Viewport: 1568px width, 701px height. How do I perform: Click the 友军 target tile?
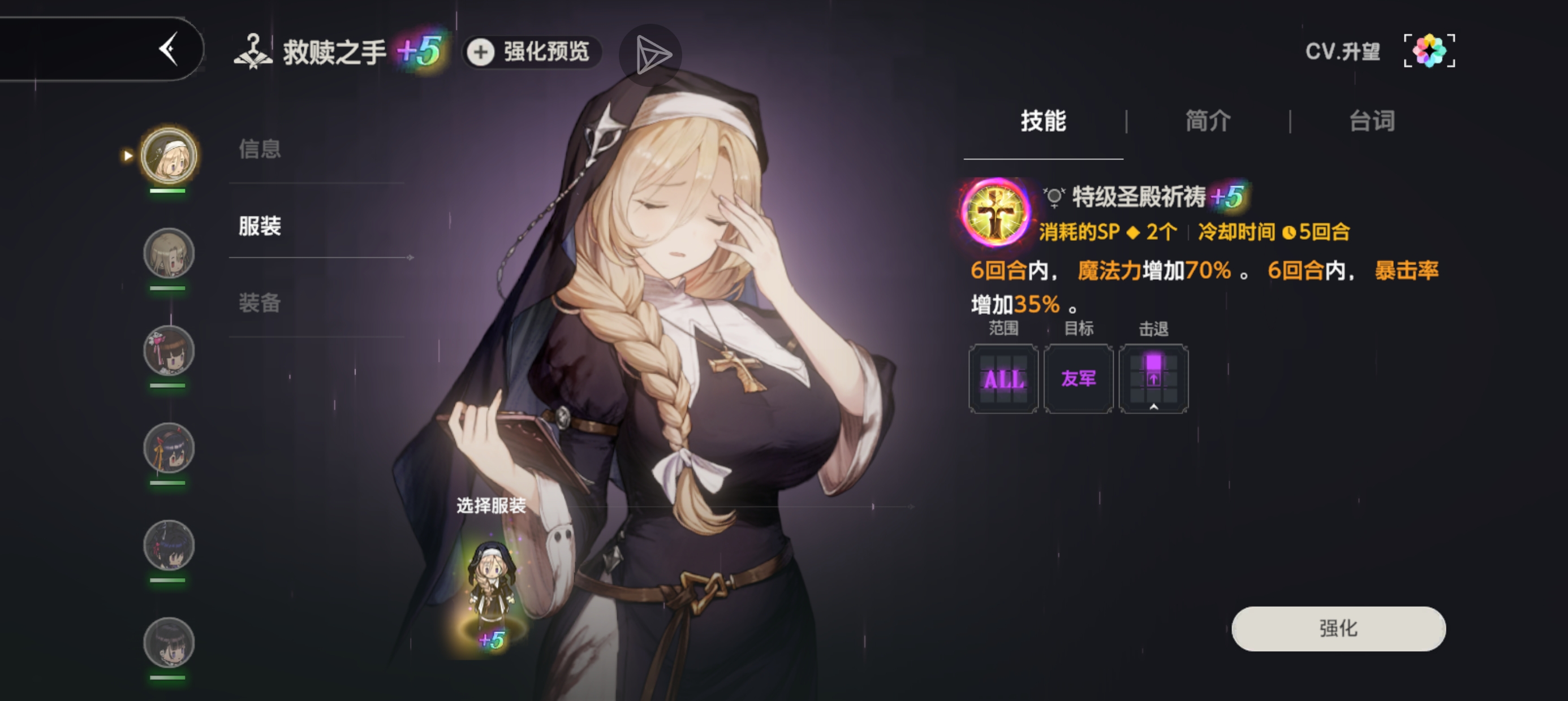tap(1079, 379)
